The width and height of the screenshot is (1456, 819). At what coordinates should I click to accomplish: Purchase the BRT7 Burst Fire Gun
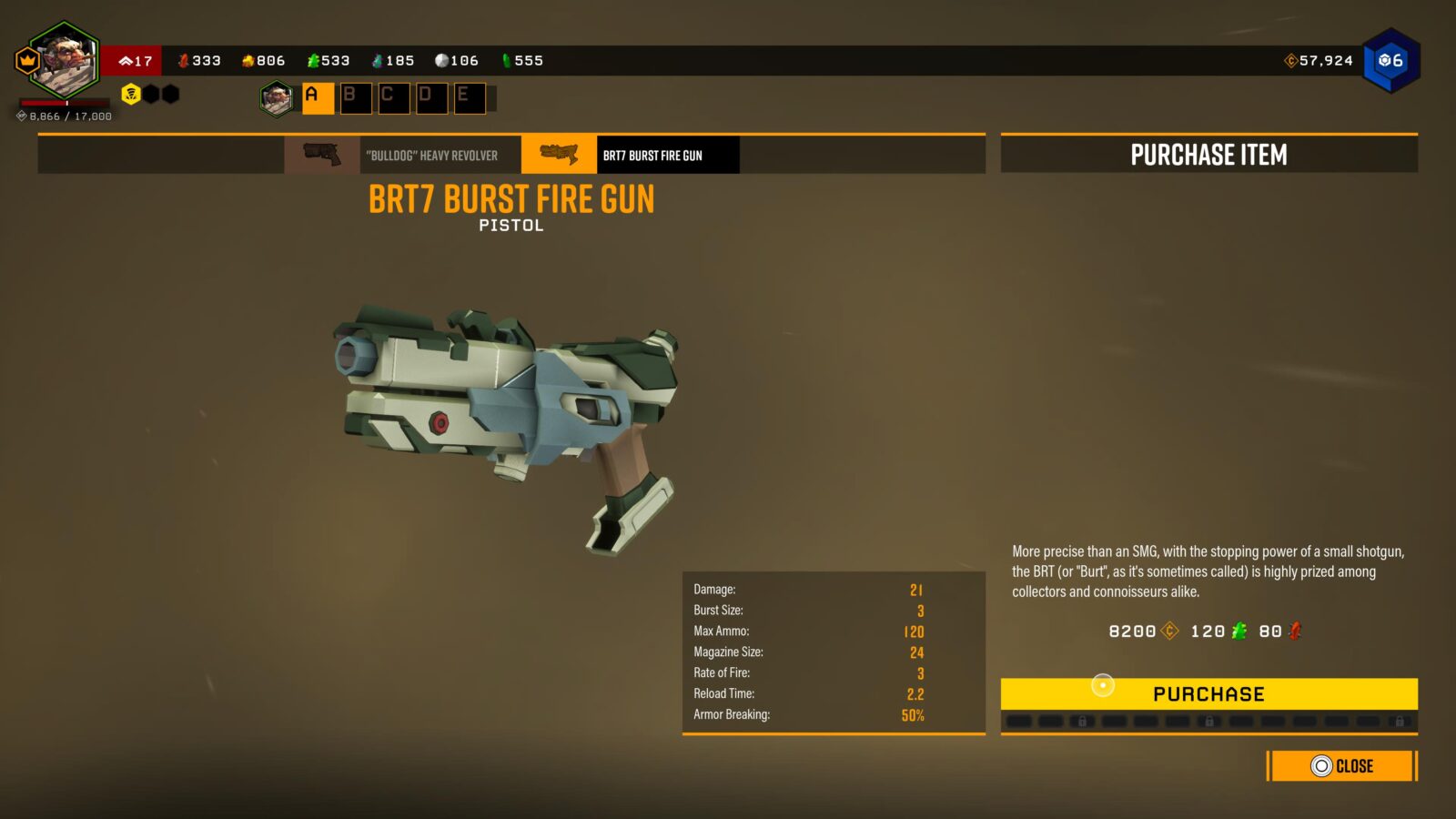(x=1208, y=694)
